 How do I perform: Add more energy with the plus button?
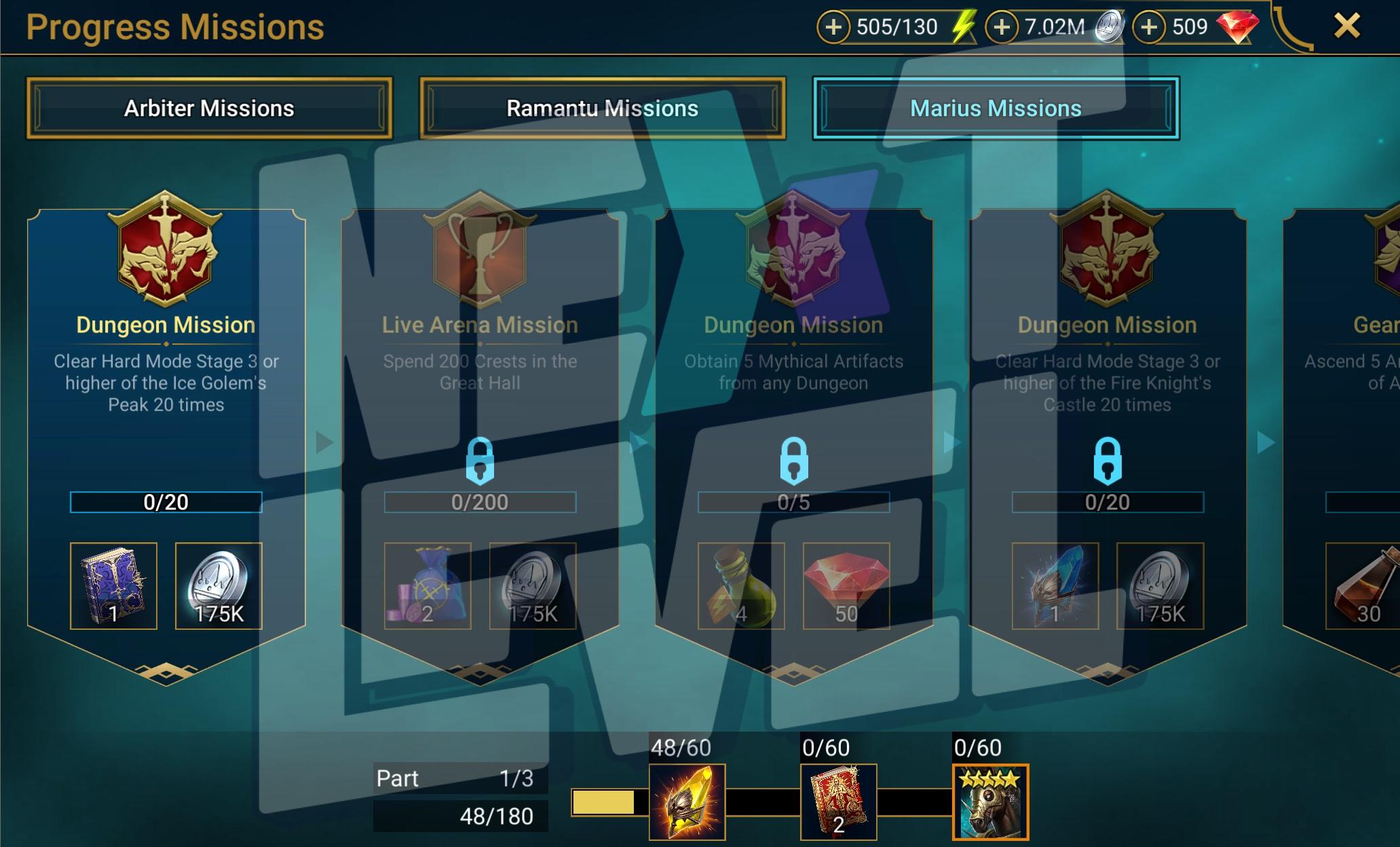click(x=833, y=27)
